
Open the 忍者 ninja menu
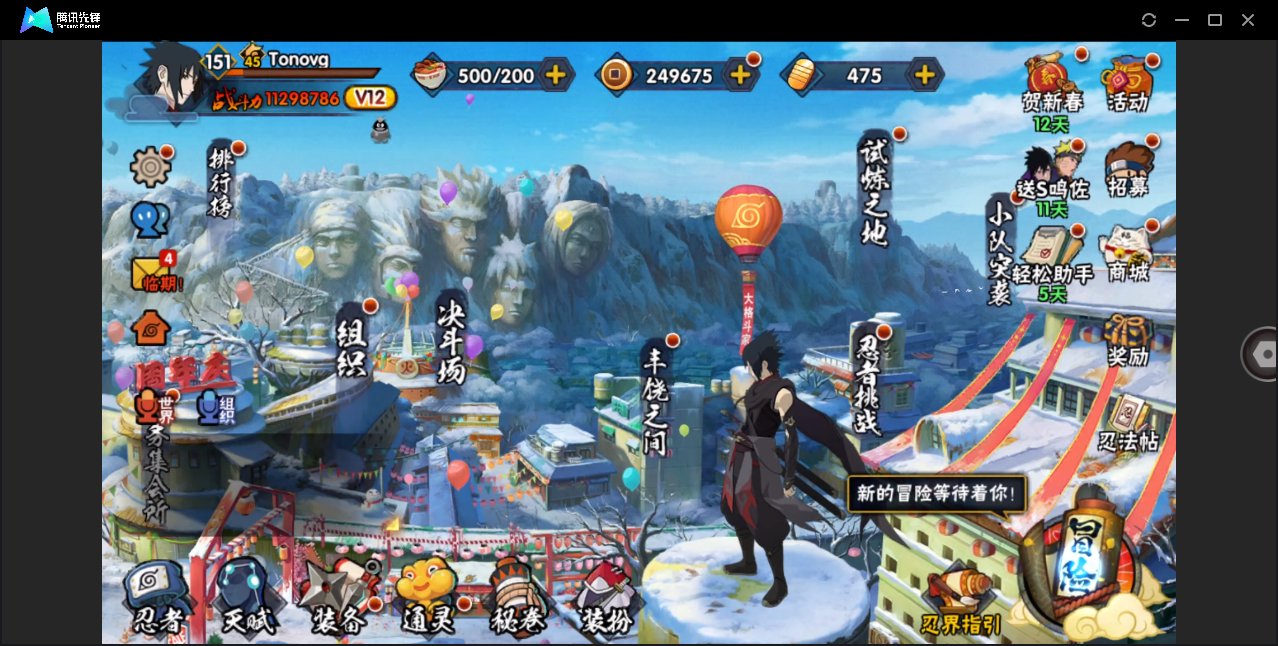[x=157, y=597]
